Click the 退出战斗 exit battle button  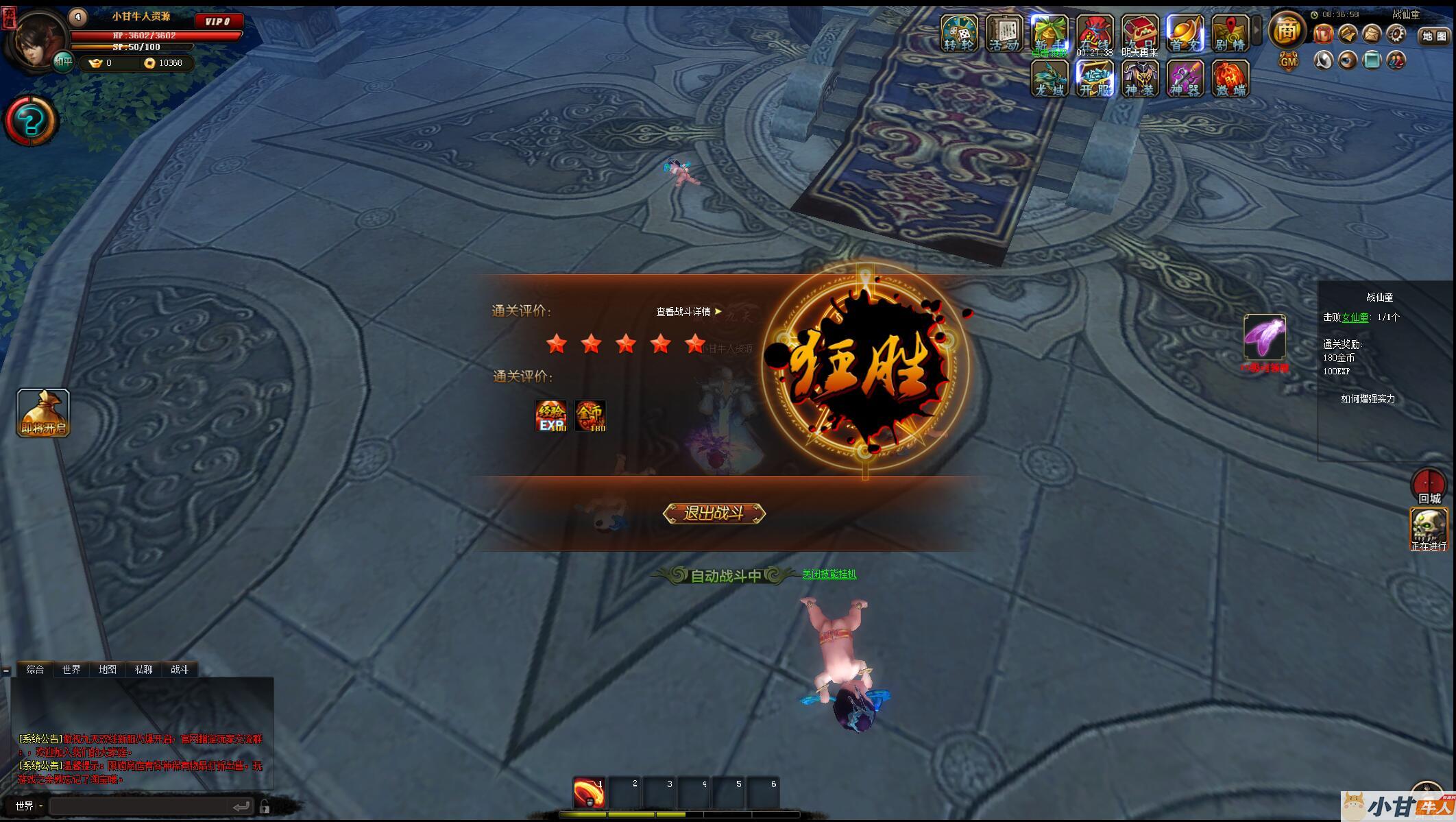pyautogui.click(x=714, y=513)
